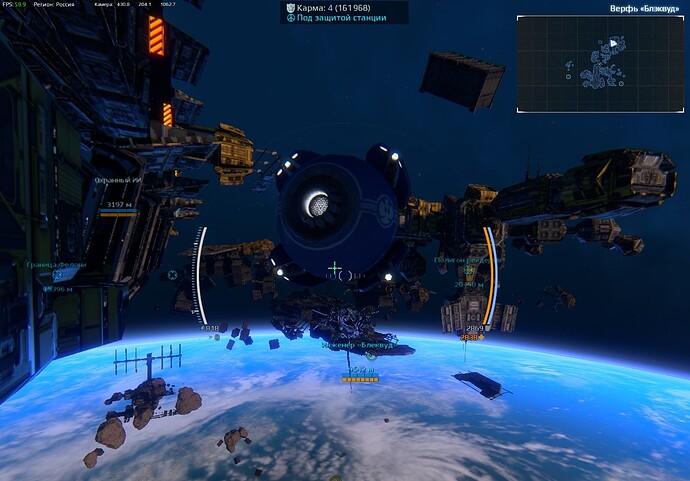Target the Полигон Федерации waypoint marker
Viewport: 690px width, 481px height.
[467, 271]
